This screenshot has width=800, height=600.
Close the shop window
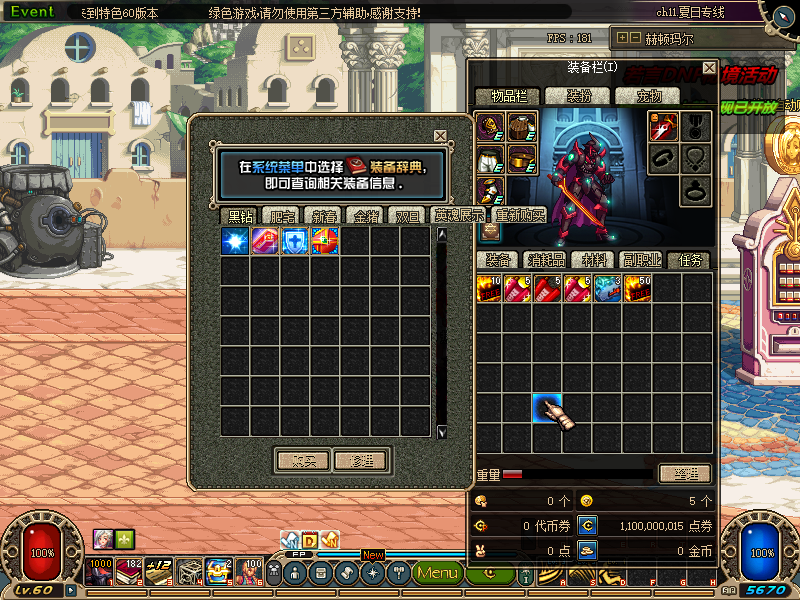point(440,136)
